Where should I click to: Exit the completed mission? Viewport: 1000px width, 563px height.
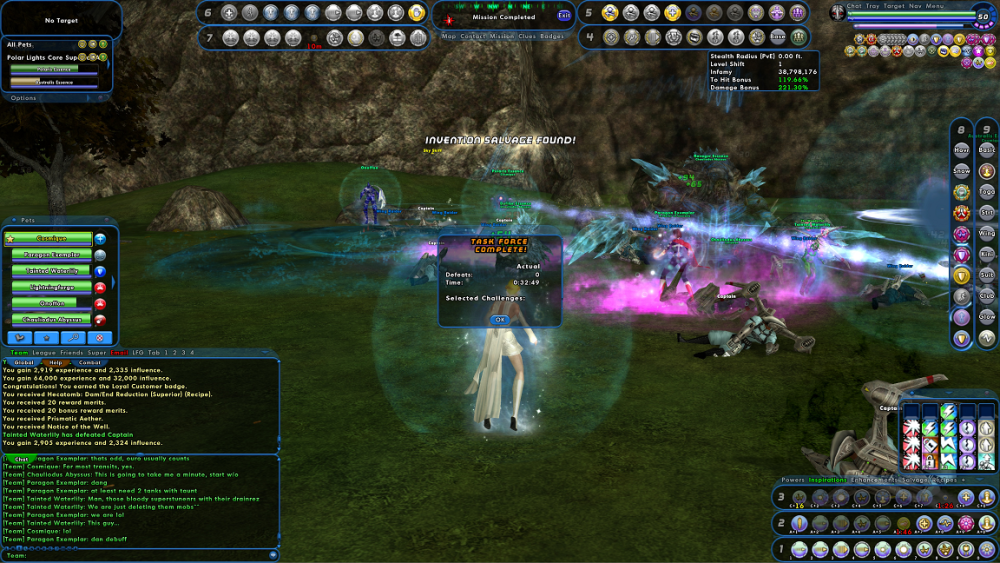(x=564, y=16)
